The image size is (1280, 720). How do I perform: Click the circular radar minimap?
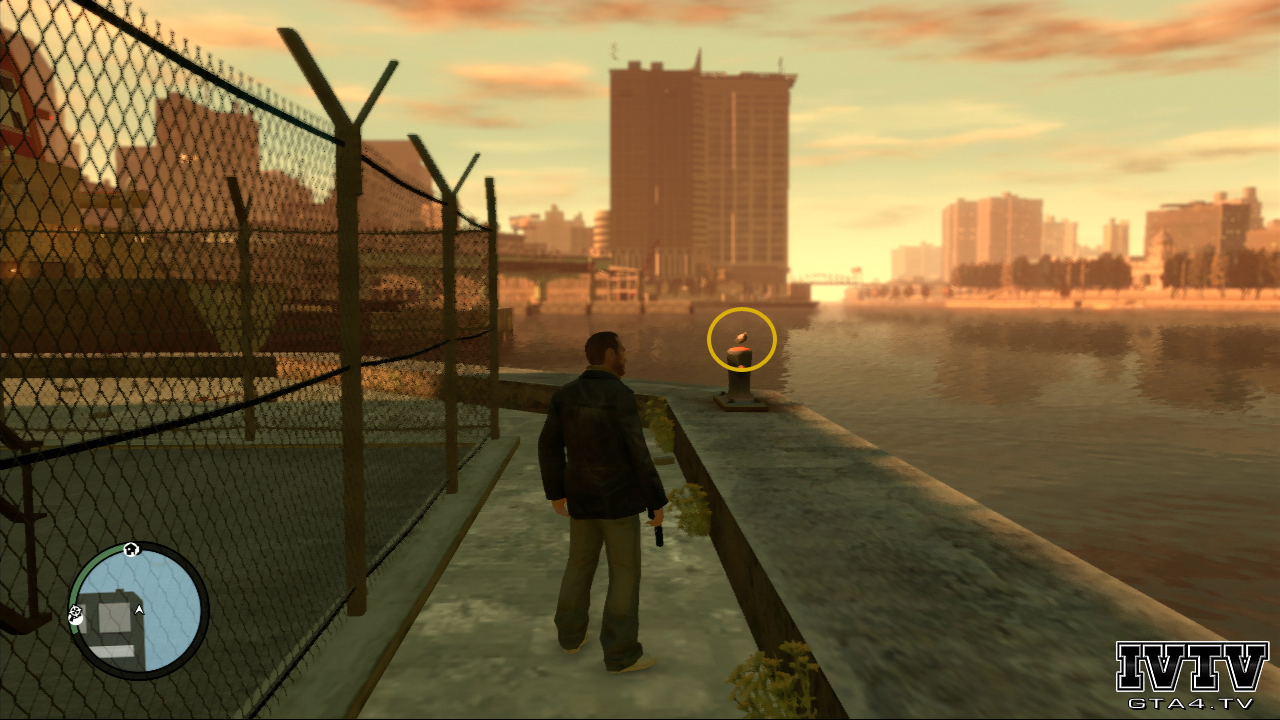(138, 611)
